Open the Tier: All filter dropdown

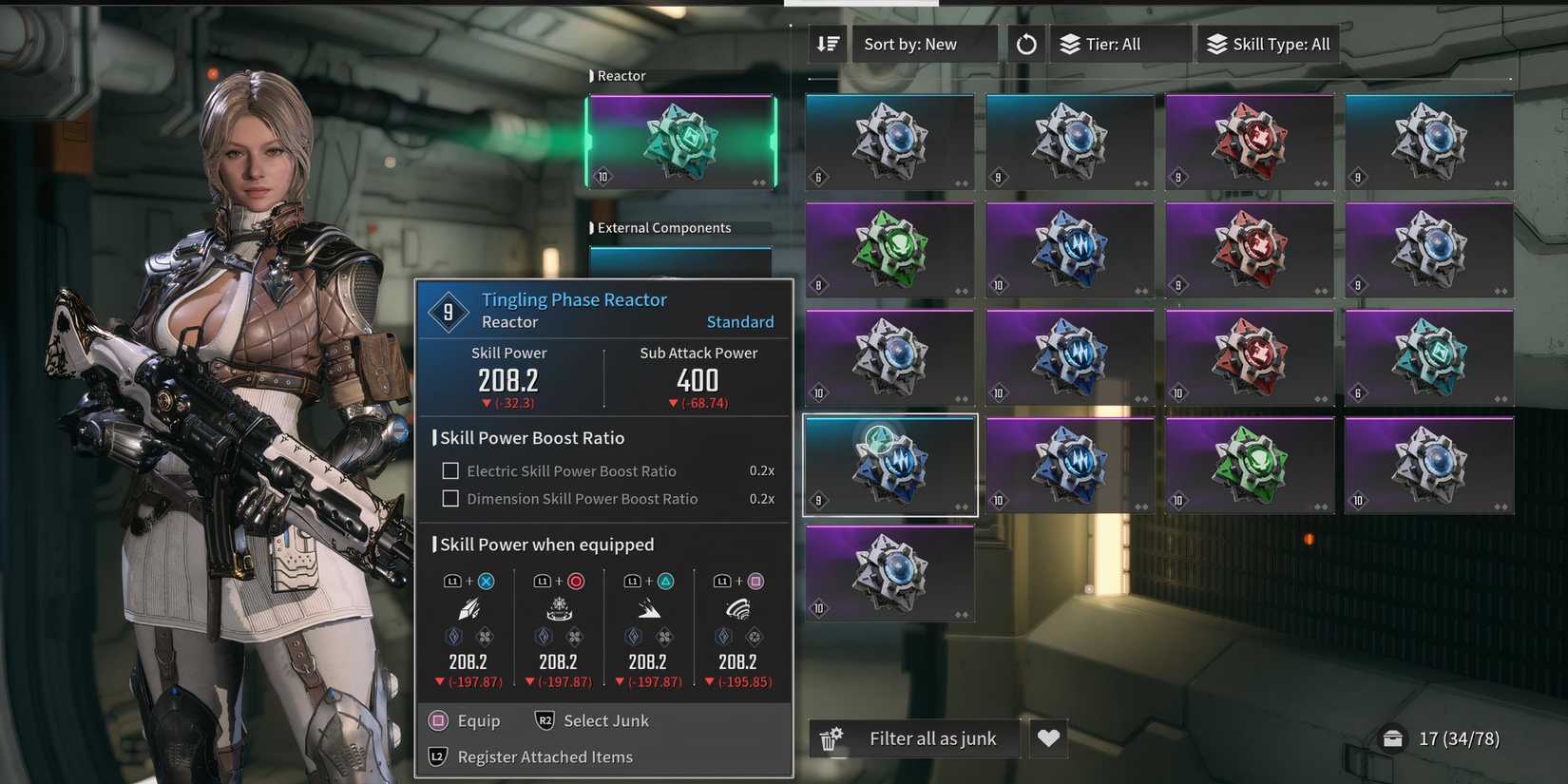pos(1119,43)
